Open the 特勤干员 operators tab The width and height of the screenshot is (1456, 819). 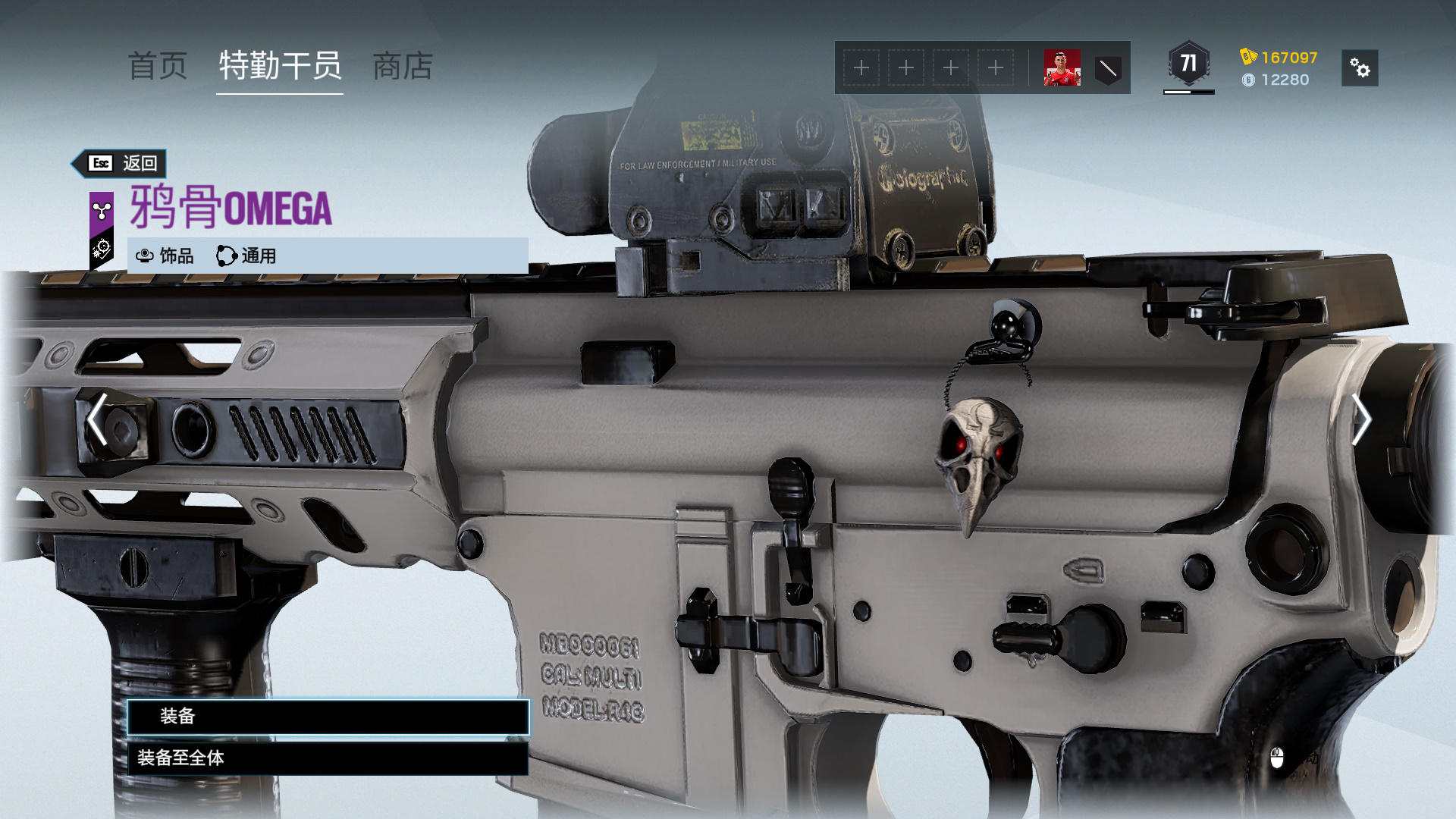(x=280, y=67)
